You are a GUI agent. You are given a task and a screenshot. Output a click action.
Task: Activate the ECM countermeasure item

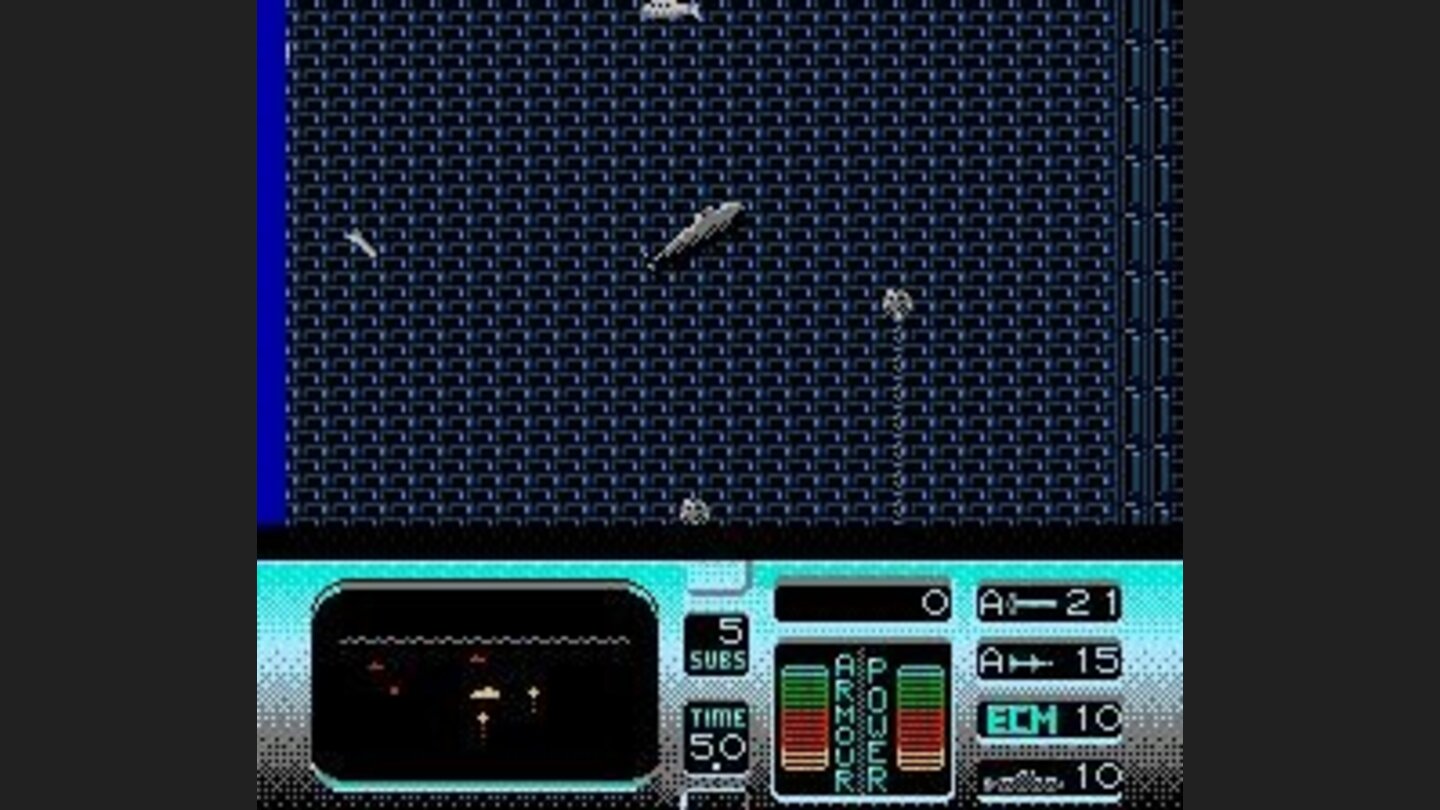pos(1047,719)
